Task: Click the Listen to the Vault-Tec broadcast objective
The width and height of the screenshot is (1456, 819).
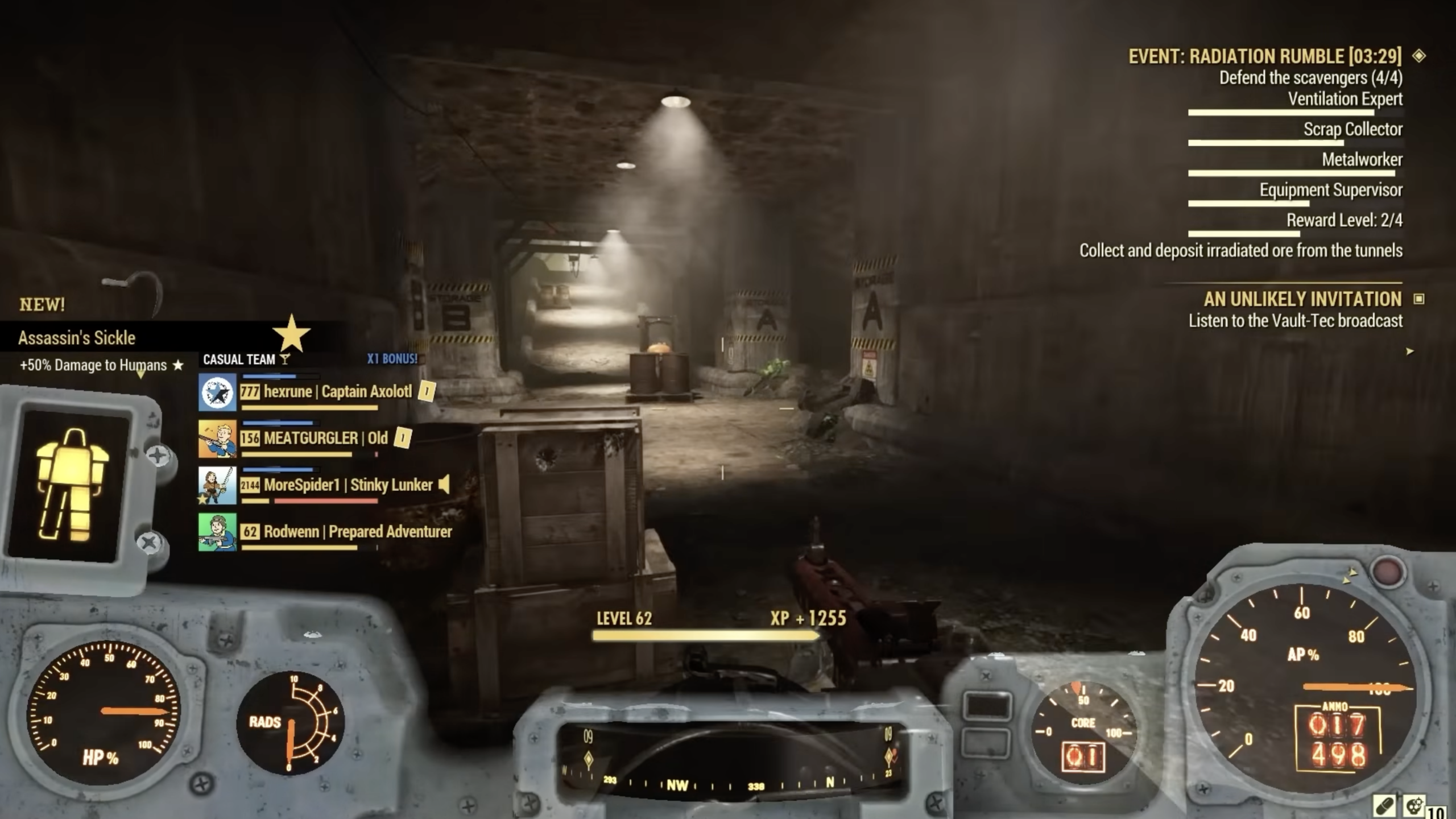Action: click(x=1293, y=321)
